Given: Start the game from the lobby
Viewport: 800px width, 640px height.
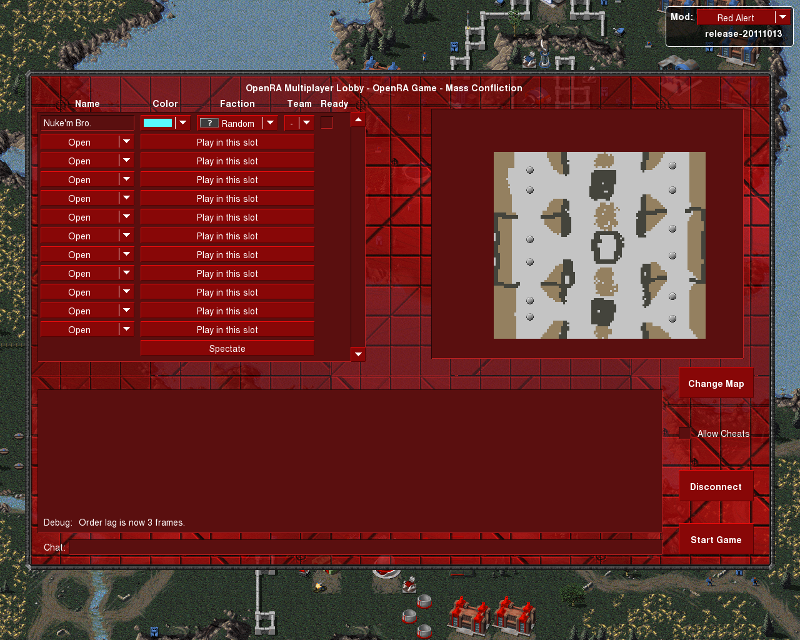Looking at the screenshot, I should tap(715, 540).
